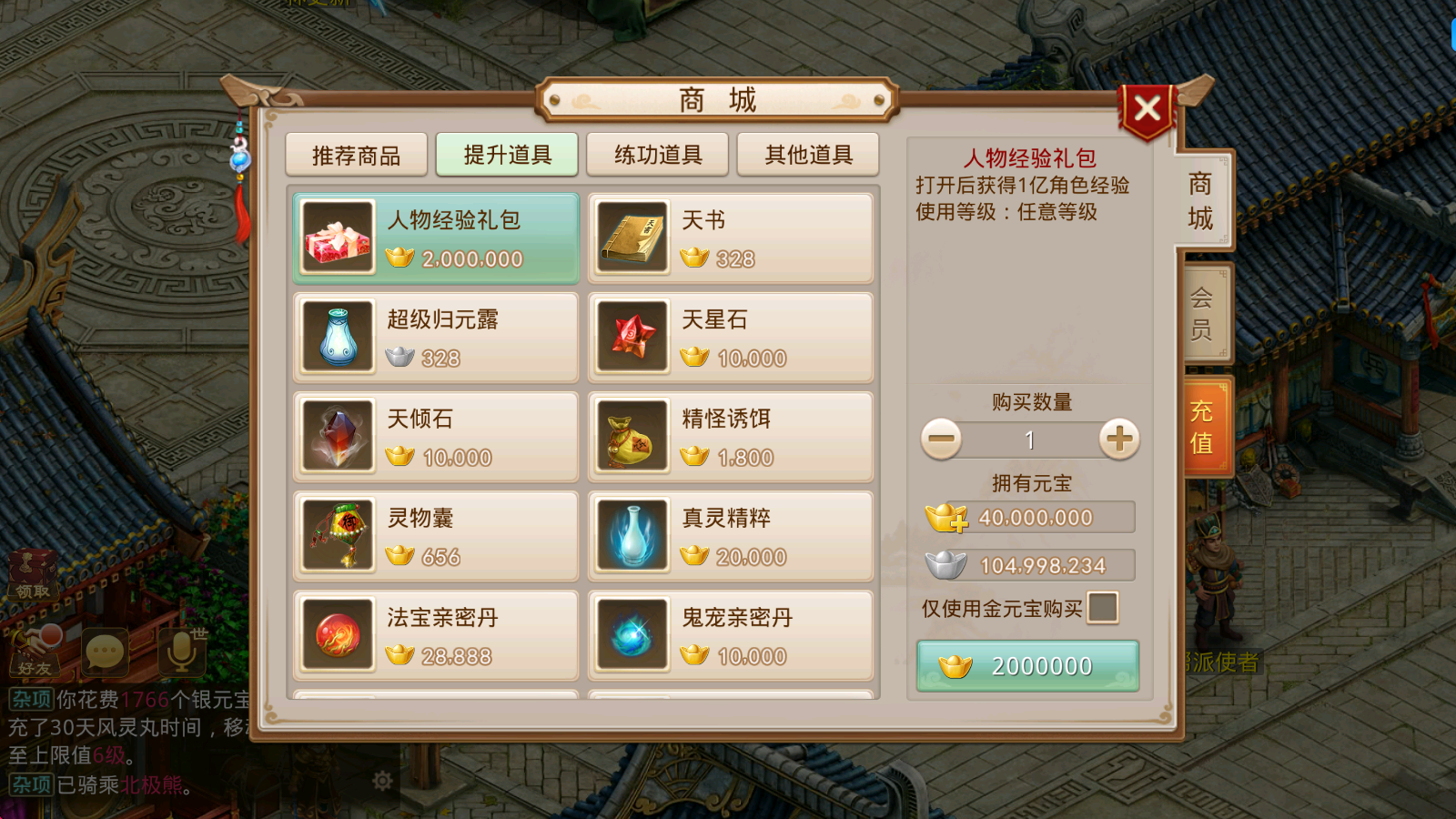The height and width of the screenshot is (819, 1456).
Task: Click the purchase quantity input field
Action: (1028, 440)
